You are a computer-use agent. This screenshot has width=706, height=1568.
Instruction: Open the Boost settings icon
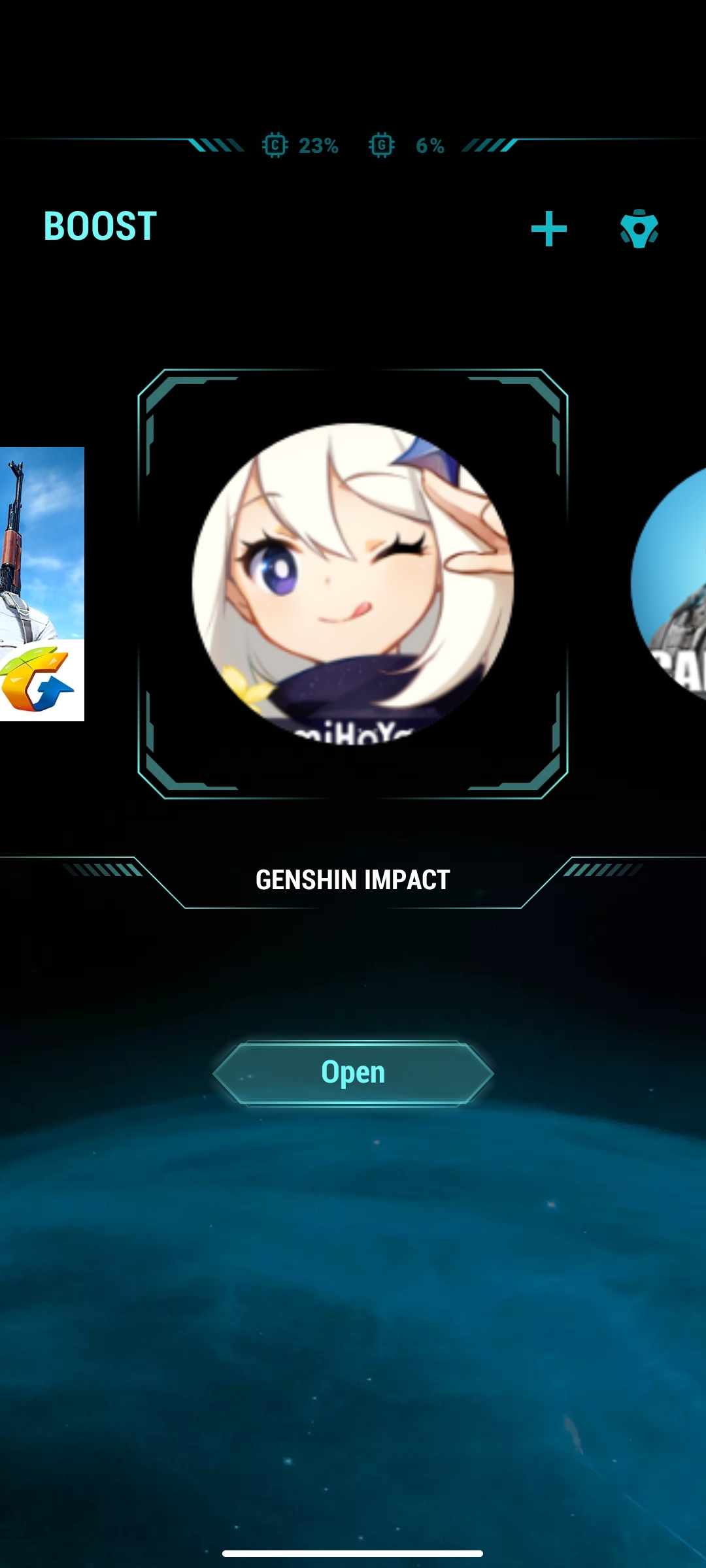click(x=639, y=229)
